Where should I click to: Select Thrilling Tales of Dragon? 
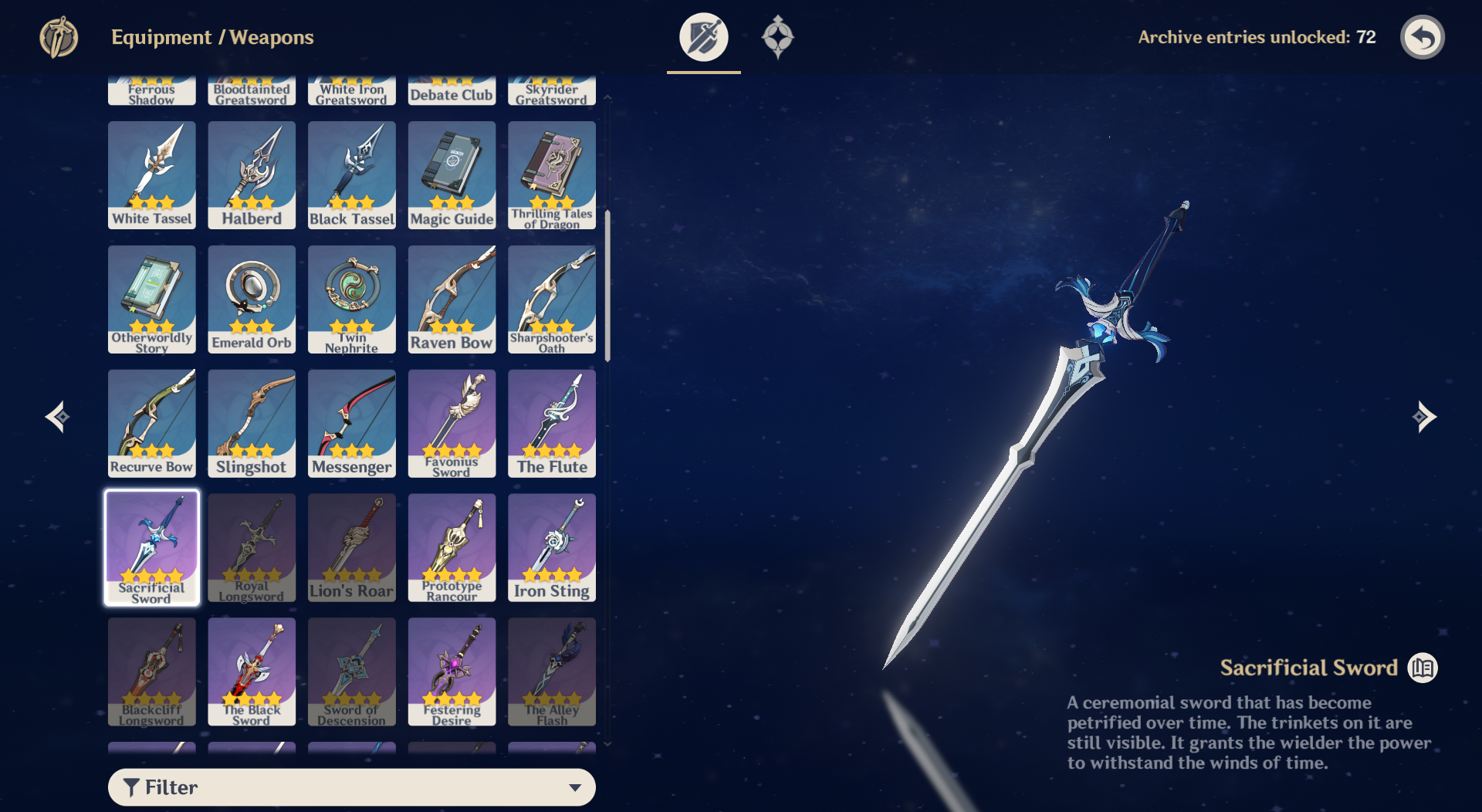click(x=552, y=175)
